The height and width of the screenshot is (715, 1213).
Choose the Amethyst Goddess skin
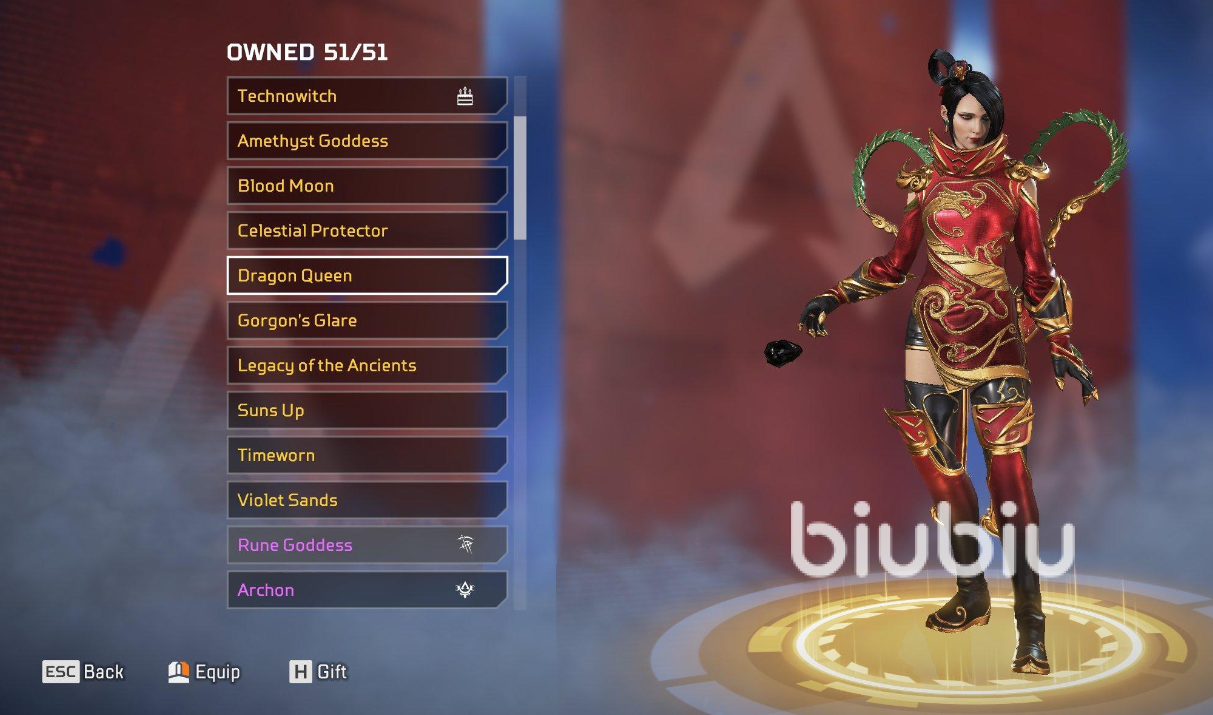[366, 141]
